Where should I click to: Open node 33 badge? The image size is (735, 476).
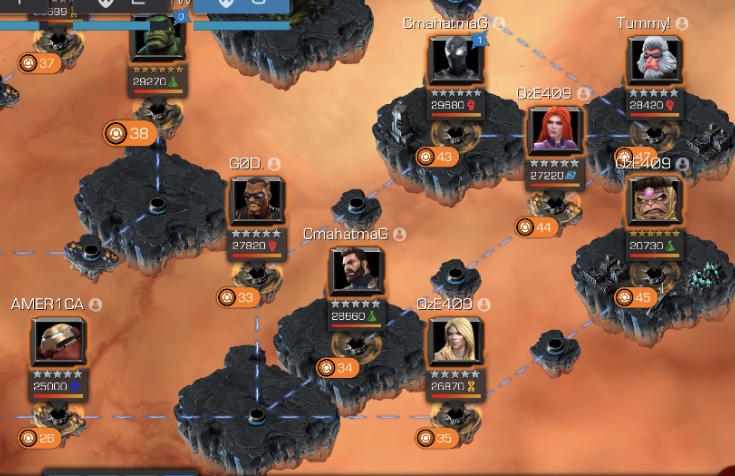point(237,297)
